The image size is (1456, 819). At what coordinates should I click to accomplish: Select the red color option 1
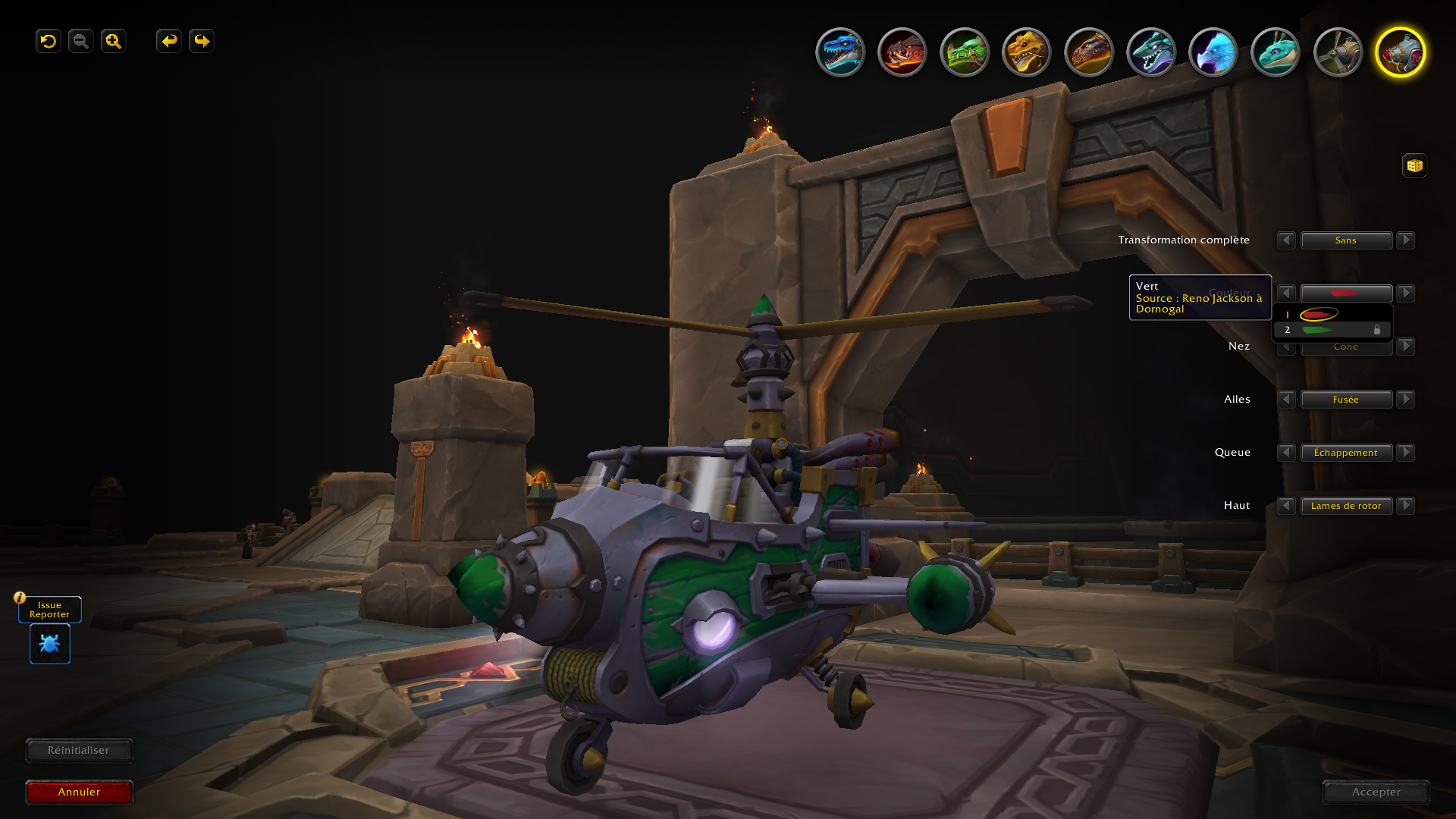(x=1332, y=314)
